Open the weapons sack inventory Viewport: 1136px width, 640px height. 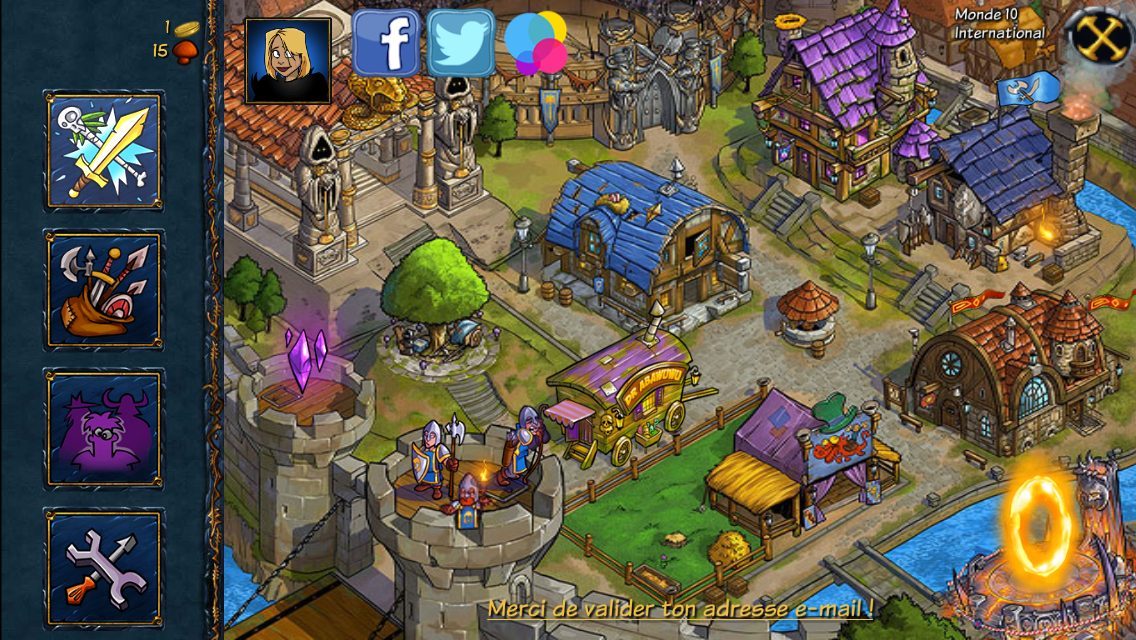click(104, 289)
